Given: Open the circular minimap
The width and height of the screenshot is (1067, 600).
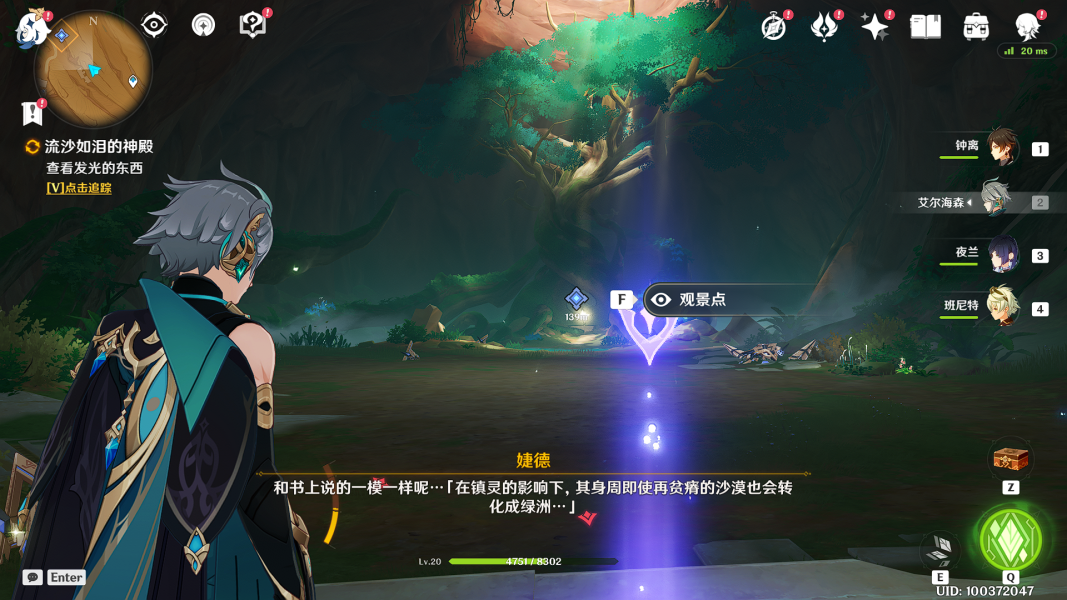Looking at the screenshot, I should (x=93, y=70).
